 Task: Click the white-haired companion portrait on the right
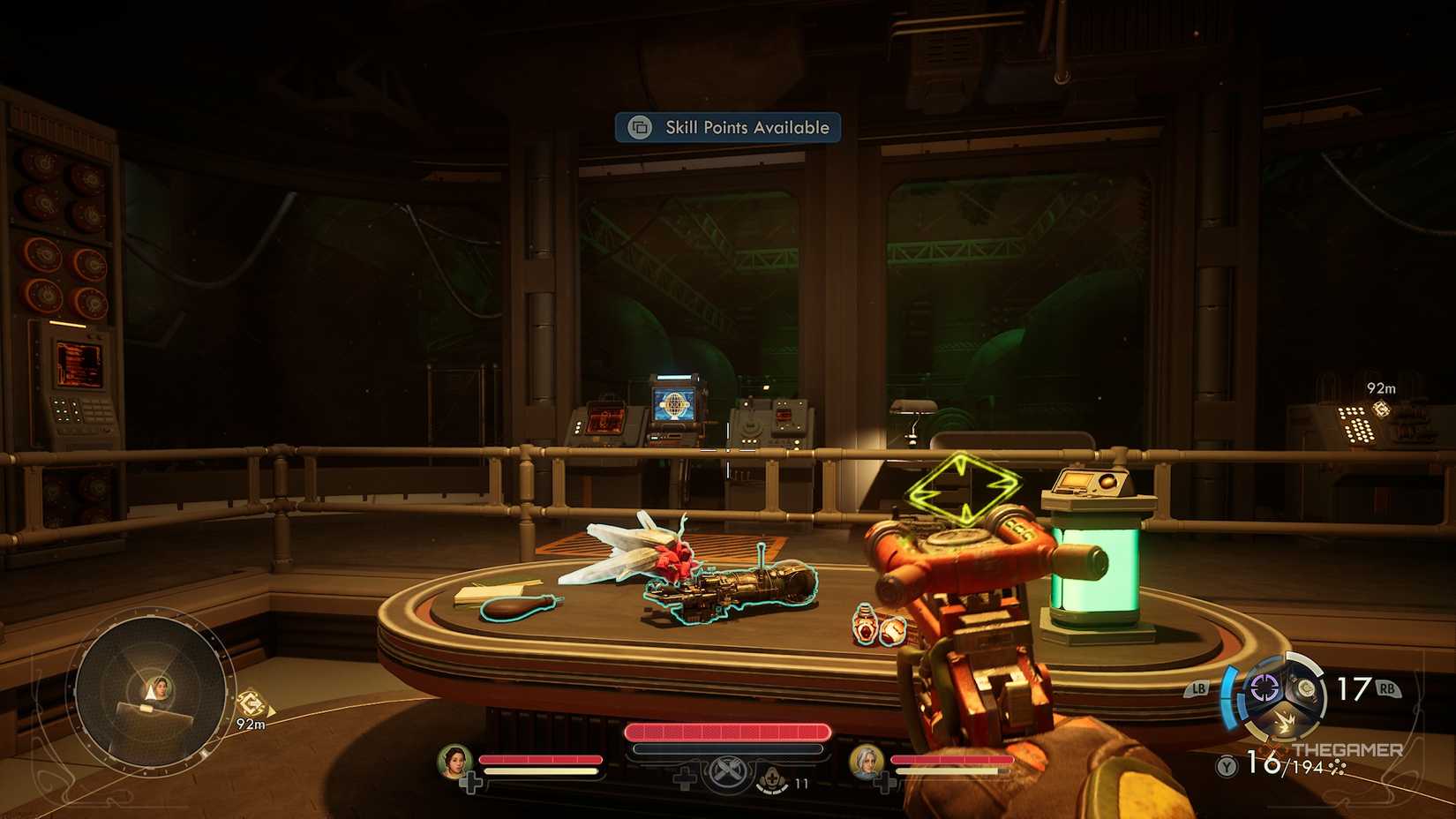pos(868,762)
